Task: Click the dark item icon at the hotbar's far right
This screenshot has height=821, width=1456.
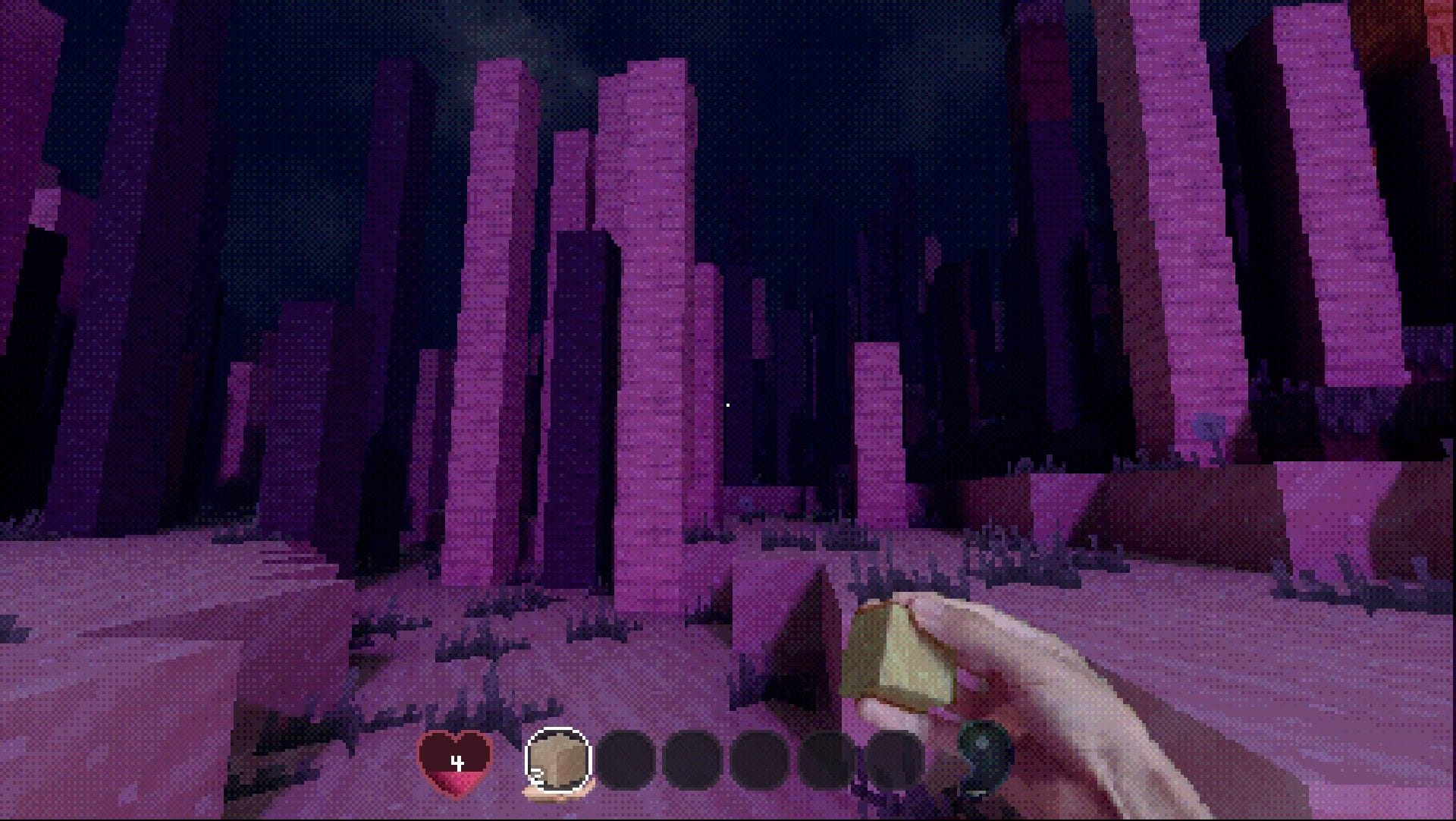Action: click(x=982, y=759)
